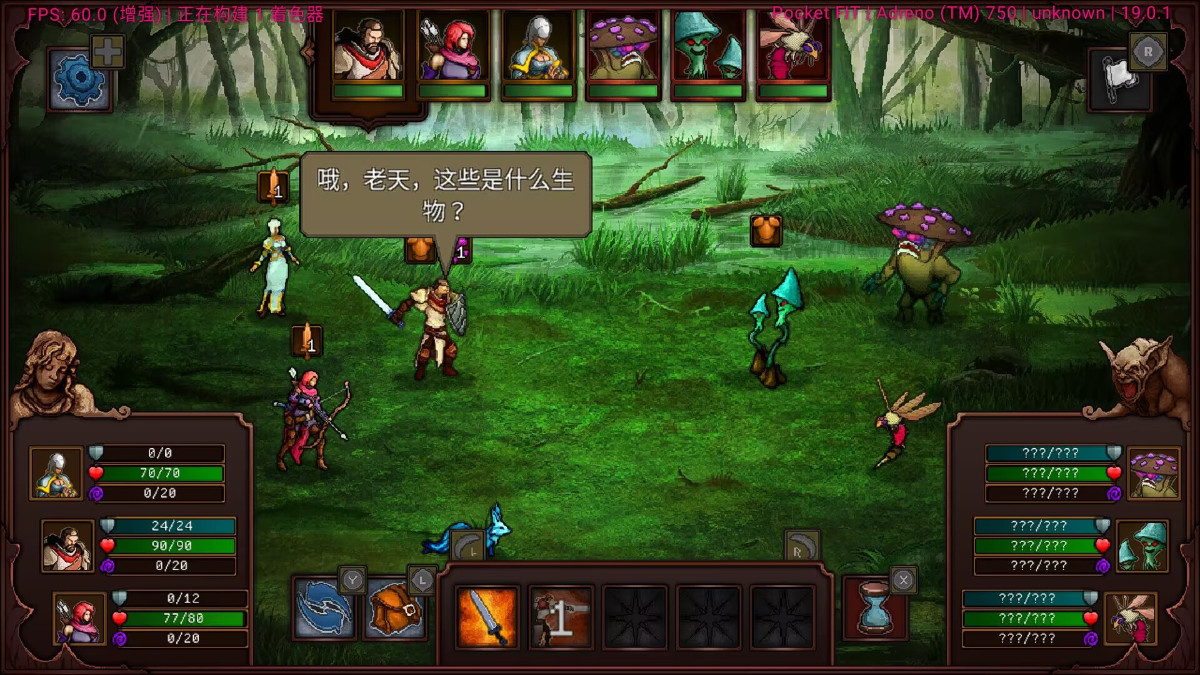Activate the warrior skill marked 1
Viewport: 1200px width, 675px height.
pos(560,616)
